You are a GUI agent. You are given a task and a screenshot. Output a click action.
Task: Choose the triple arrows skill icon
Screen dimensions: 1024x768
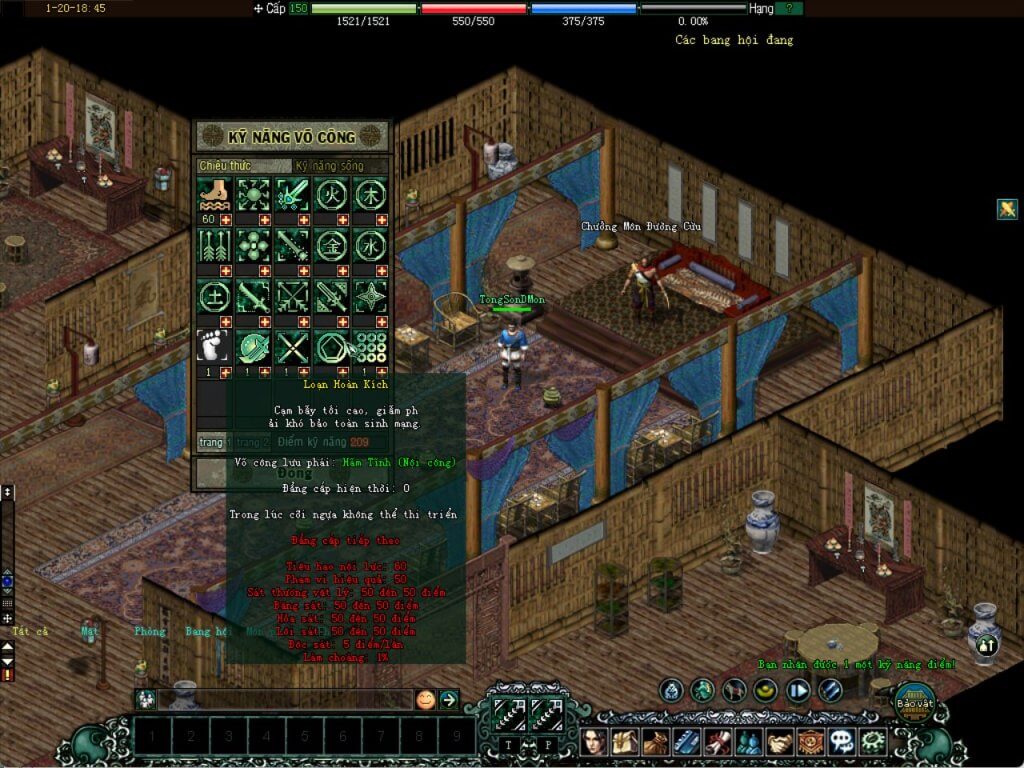pyautogui.click(x=214, y=244)
